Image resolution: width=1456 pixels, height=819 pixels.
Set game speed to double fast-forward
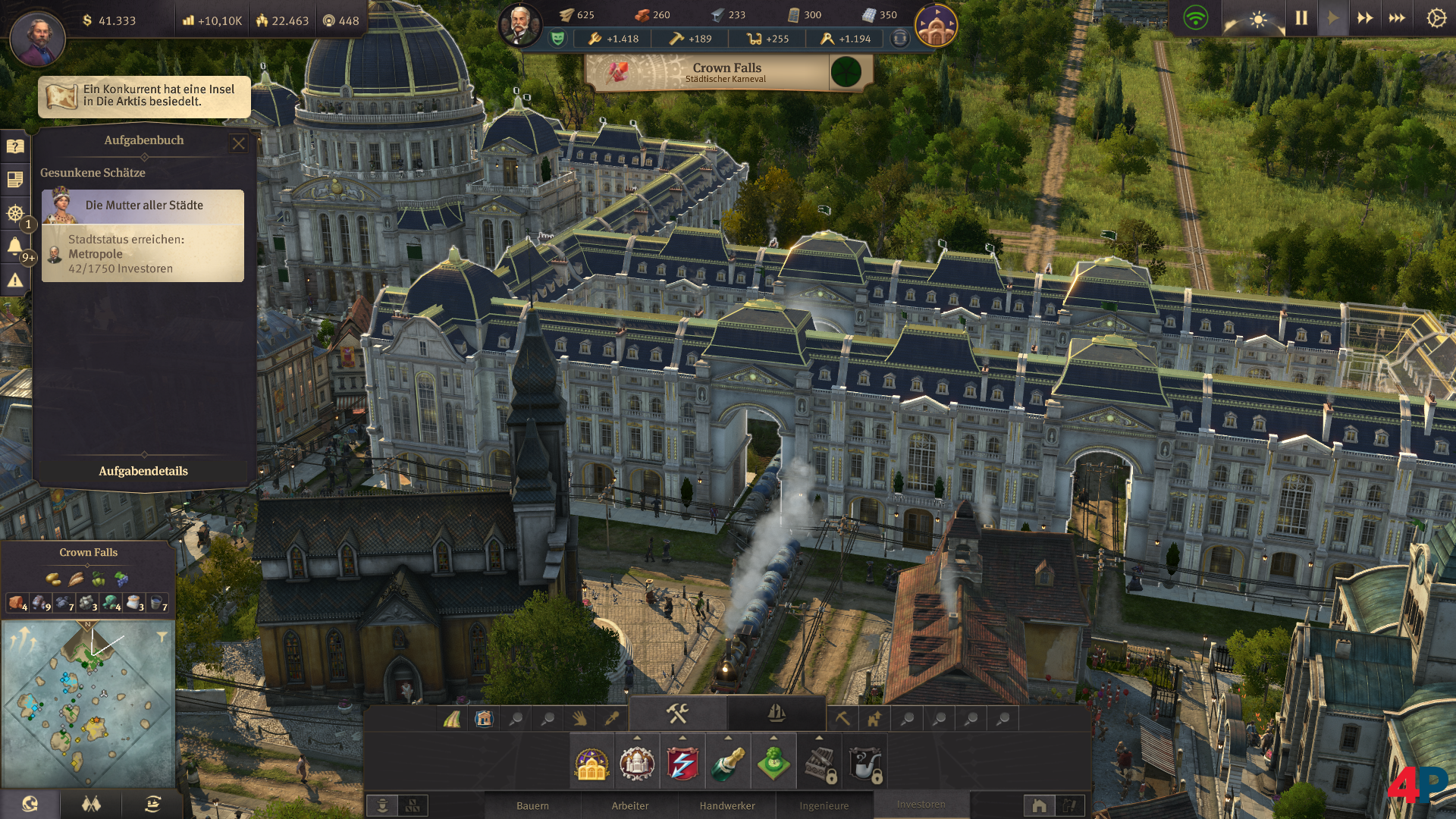pyautogui.click(x=1365, y=18)
